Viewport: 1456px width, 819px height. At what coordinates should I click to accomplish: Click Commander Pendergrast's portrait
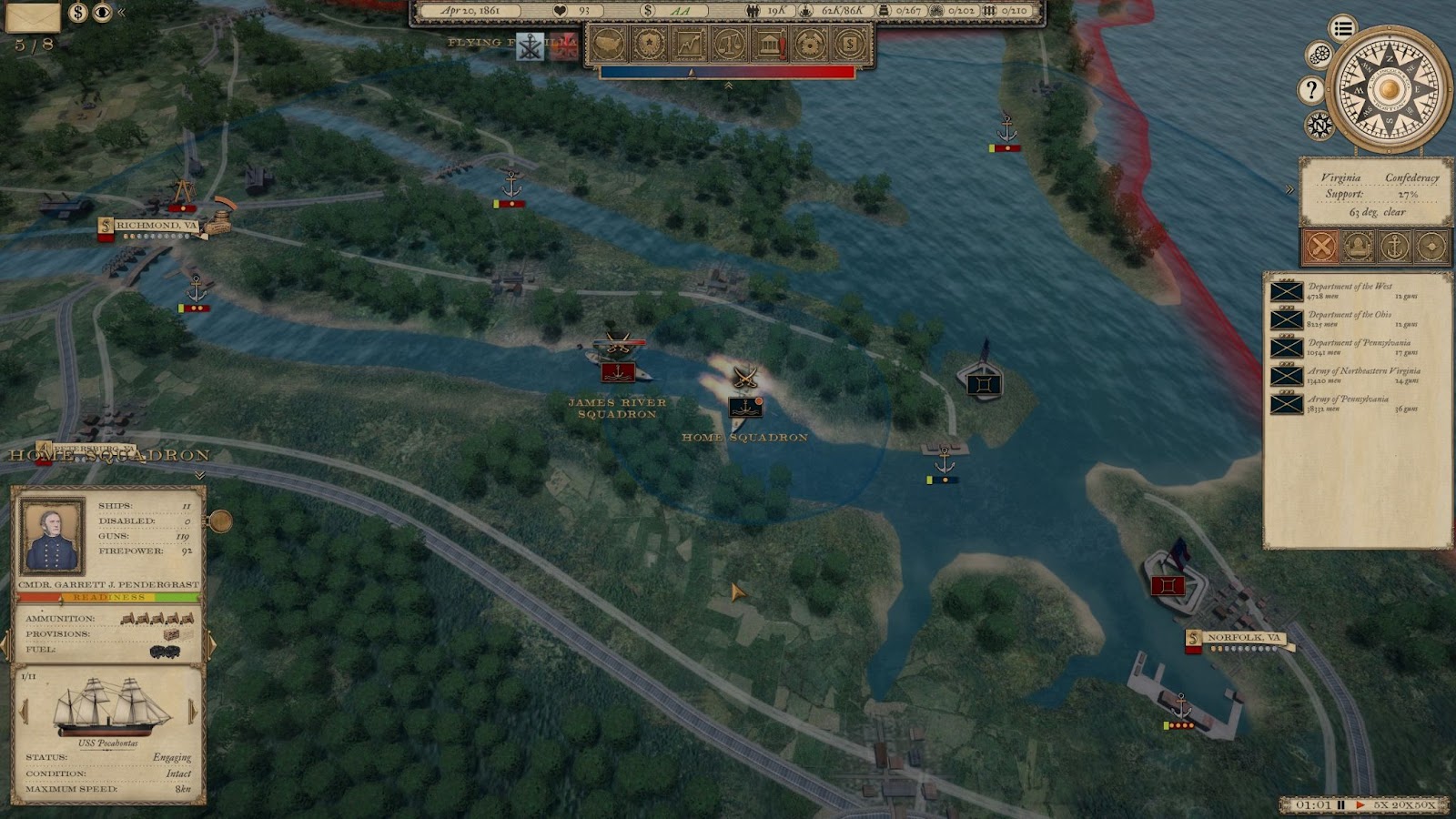point(53,537)
